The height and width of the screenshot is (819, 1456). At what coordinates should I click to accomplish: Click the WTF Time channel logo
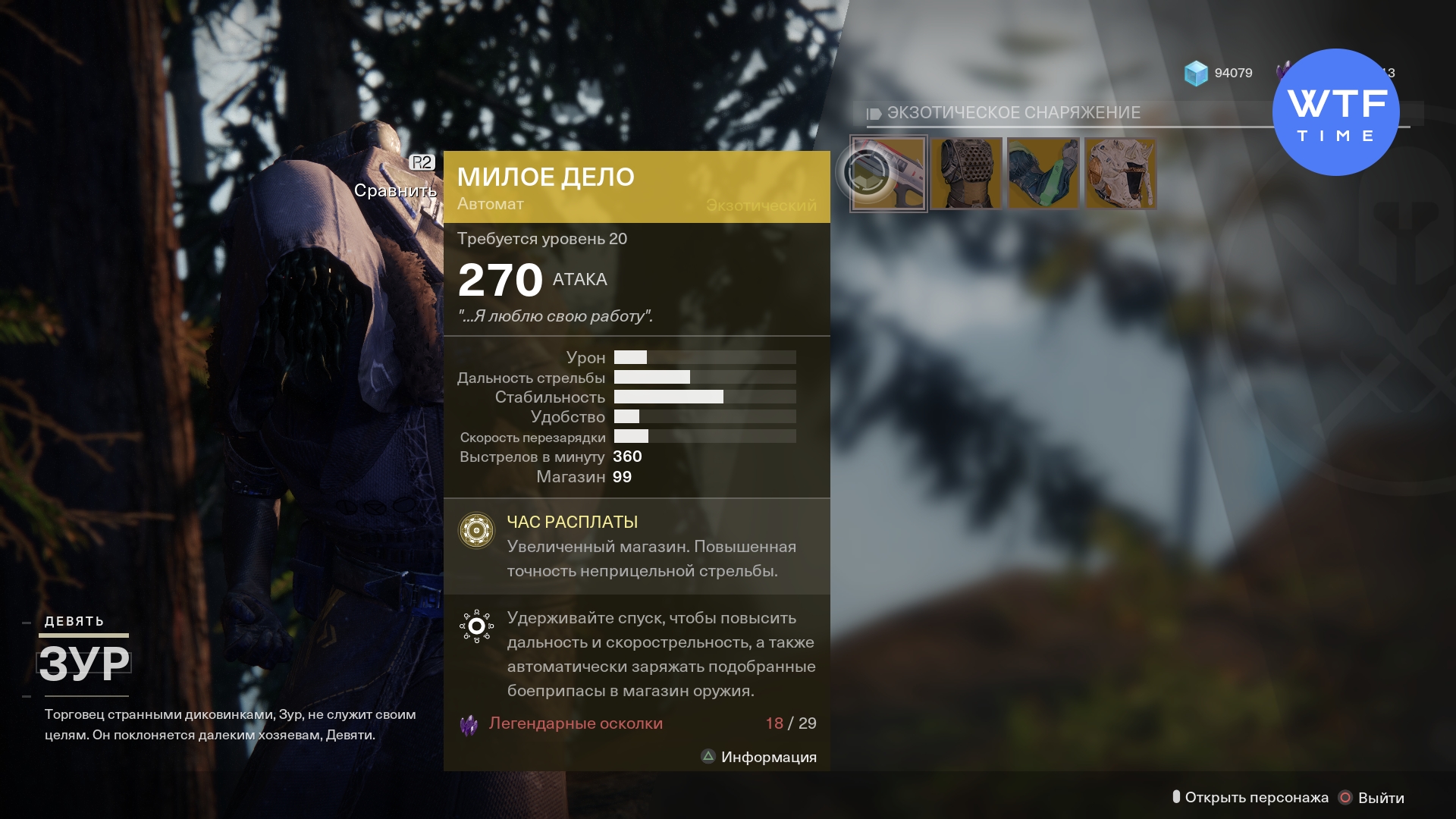[x=1335, y=112]
